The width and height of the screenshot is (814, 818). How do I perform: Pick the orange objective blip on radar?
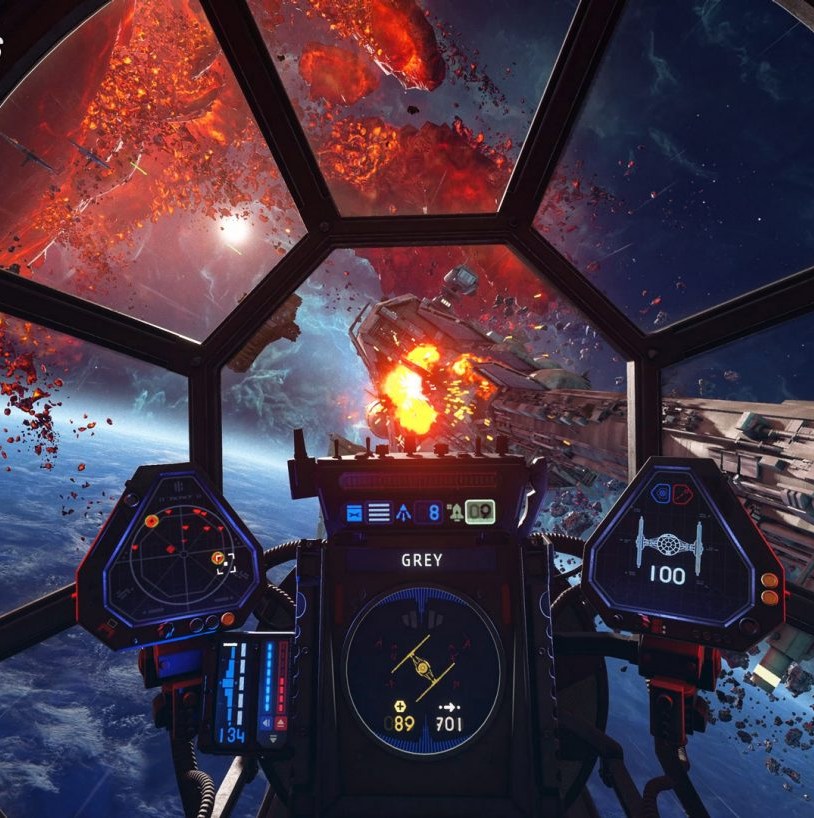pyautogui.click(x=151, y=521)
